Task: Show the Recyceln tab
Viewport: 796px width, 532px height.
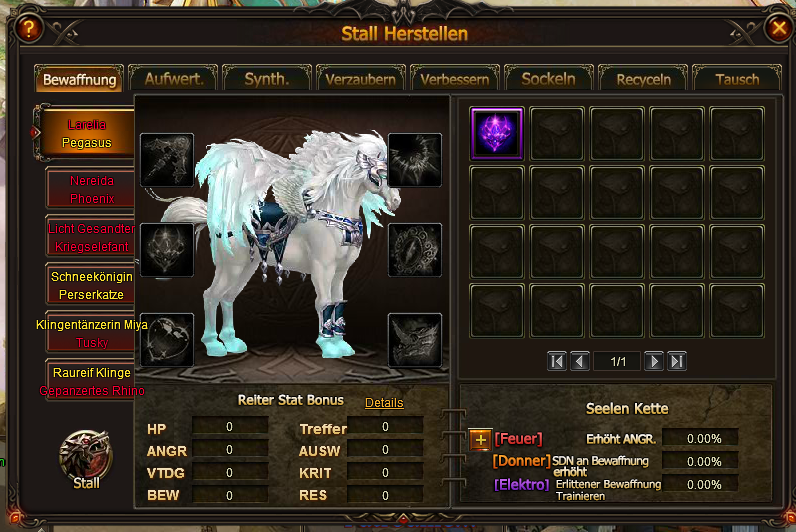Action: click(x=643, y=79)
